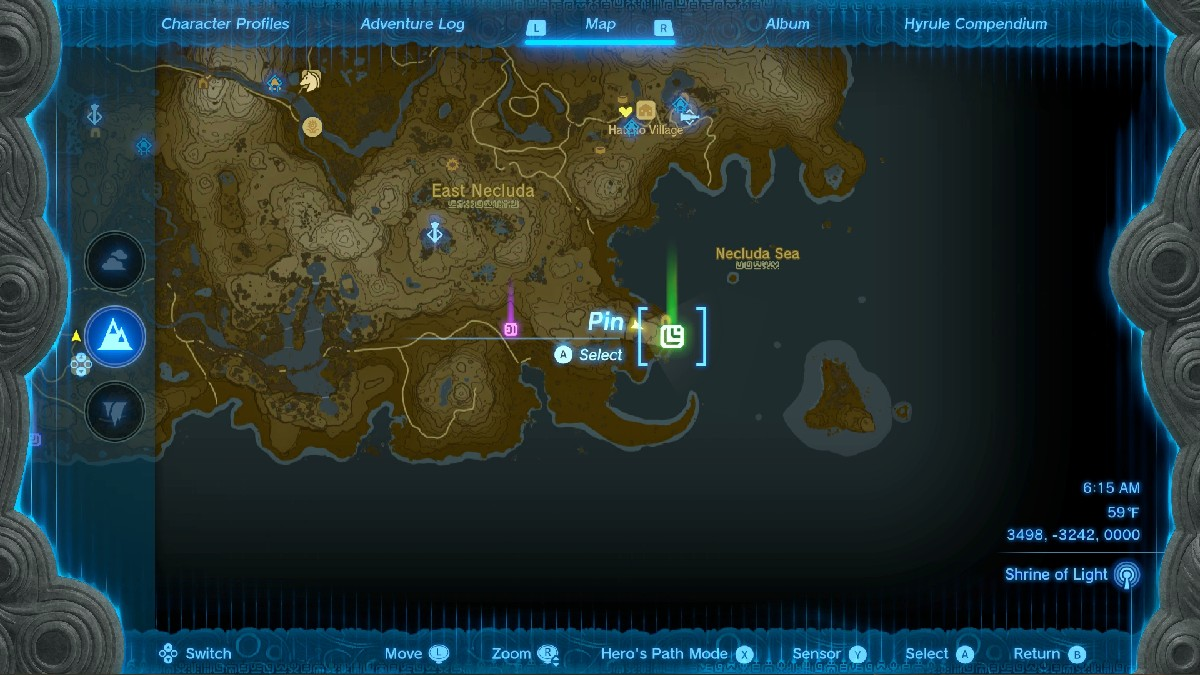Open the Hyrule Compendium tab
This screenshot has height=675, width=1200.
click(x=975, y=24)
